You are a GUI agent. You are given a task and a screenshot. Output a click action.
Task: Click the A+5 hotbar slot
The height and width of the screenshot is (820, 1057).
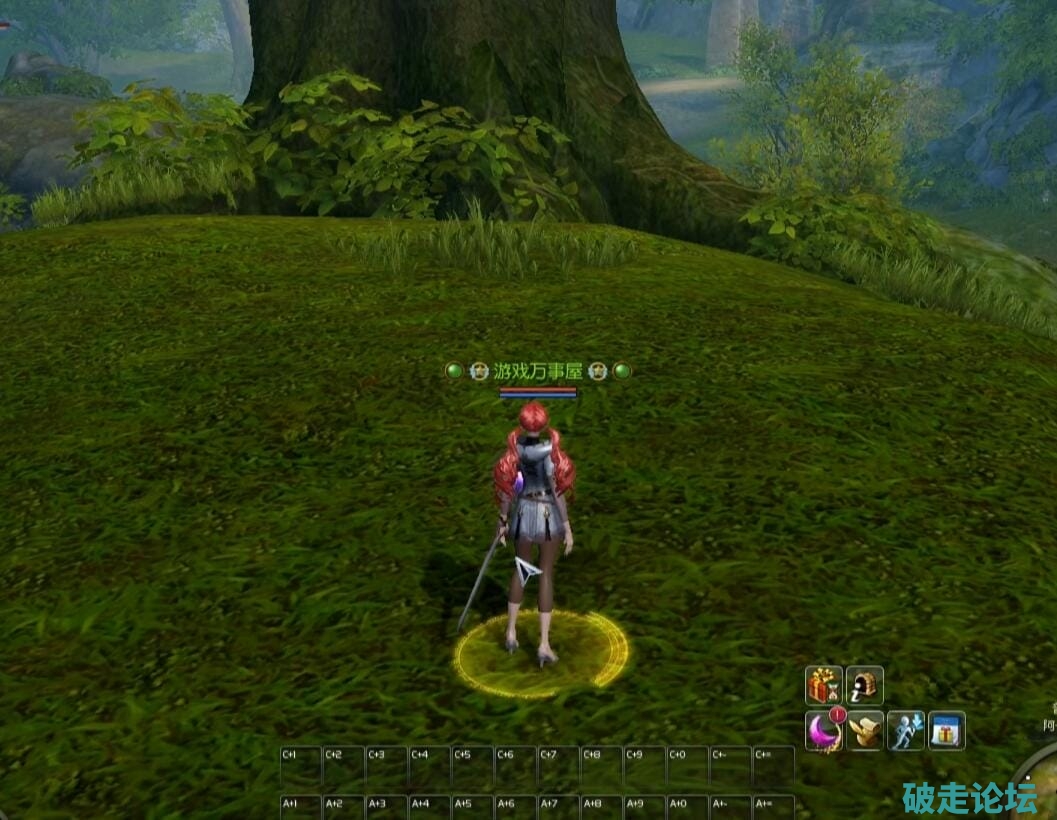pyautogui.click(x=472, y=808)
